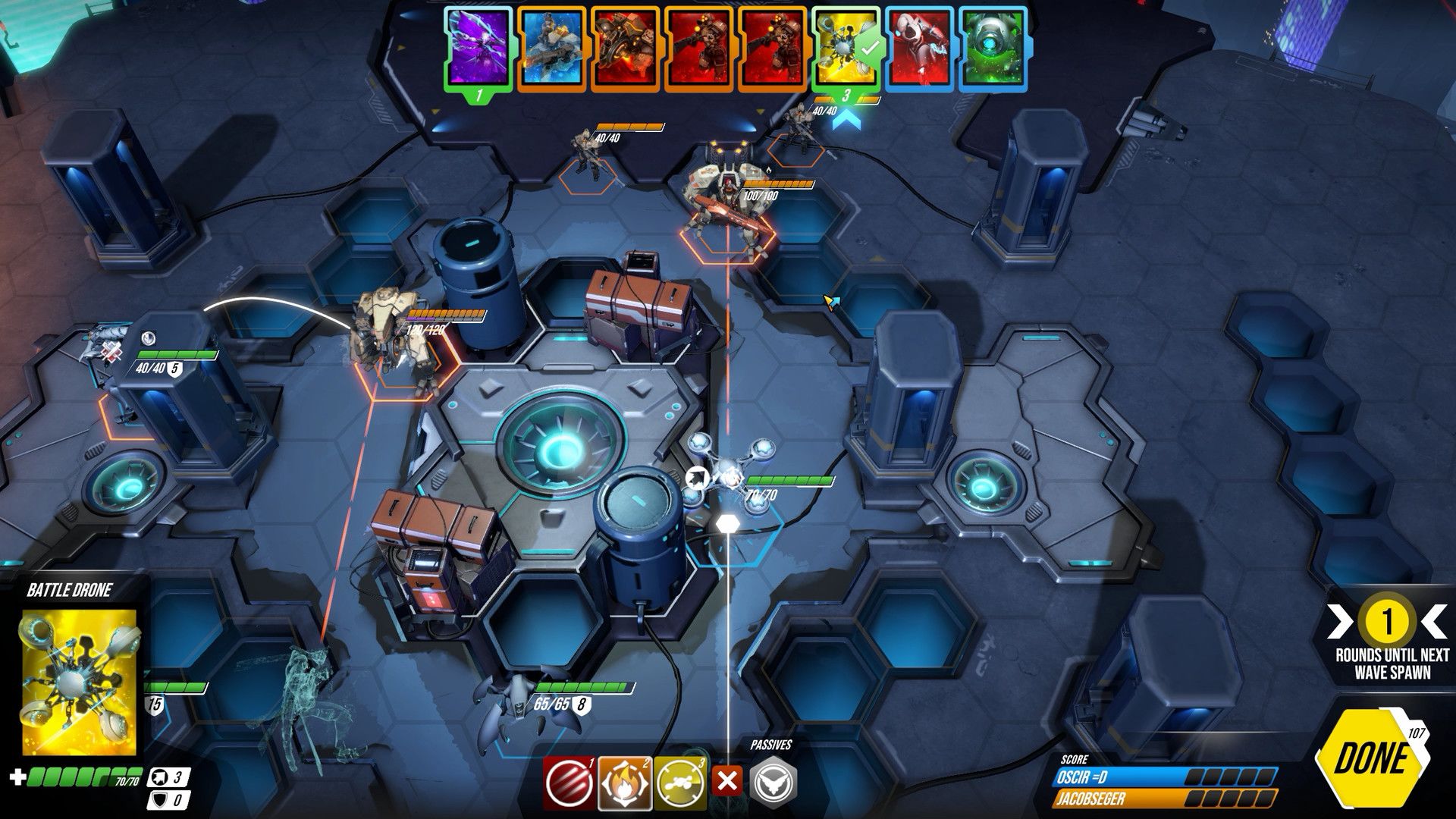Select the purple unit card in turn order
Viewport: 1456px width, 819px height.
pyautogui.click(x=477, y=49)
